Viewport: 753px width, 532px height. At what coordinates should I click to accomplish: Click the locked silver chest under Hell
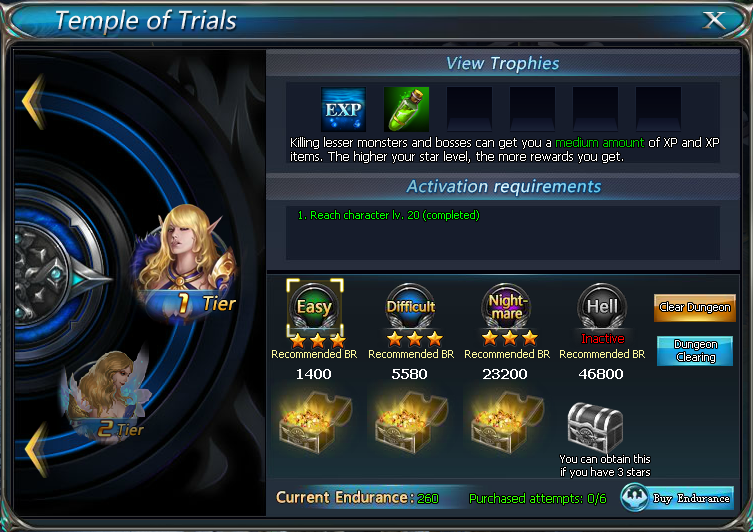(x=596, y=427)
